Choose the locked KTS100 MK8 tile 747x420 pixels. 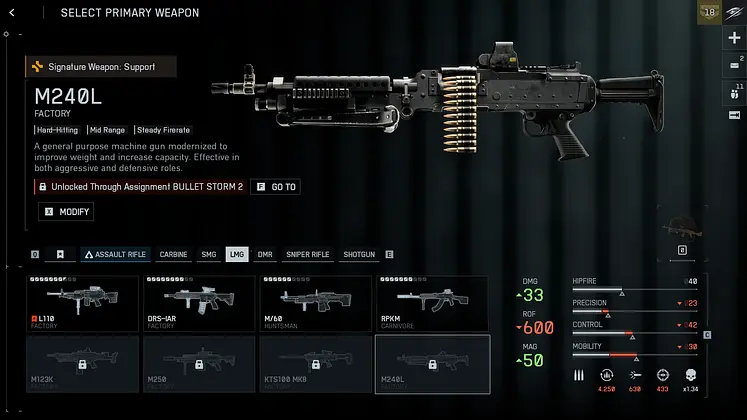click(316, 362)
